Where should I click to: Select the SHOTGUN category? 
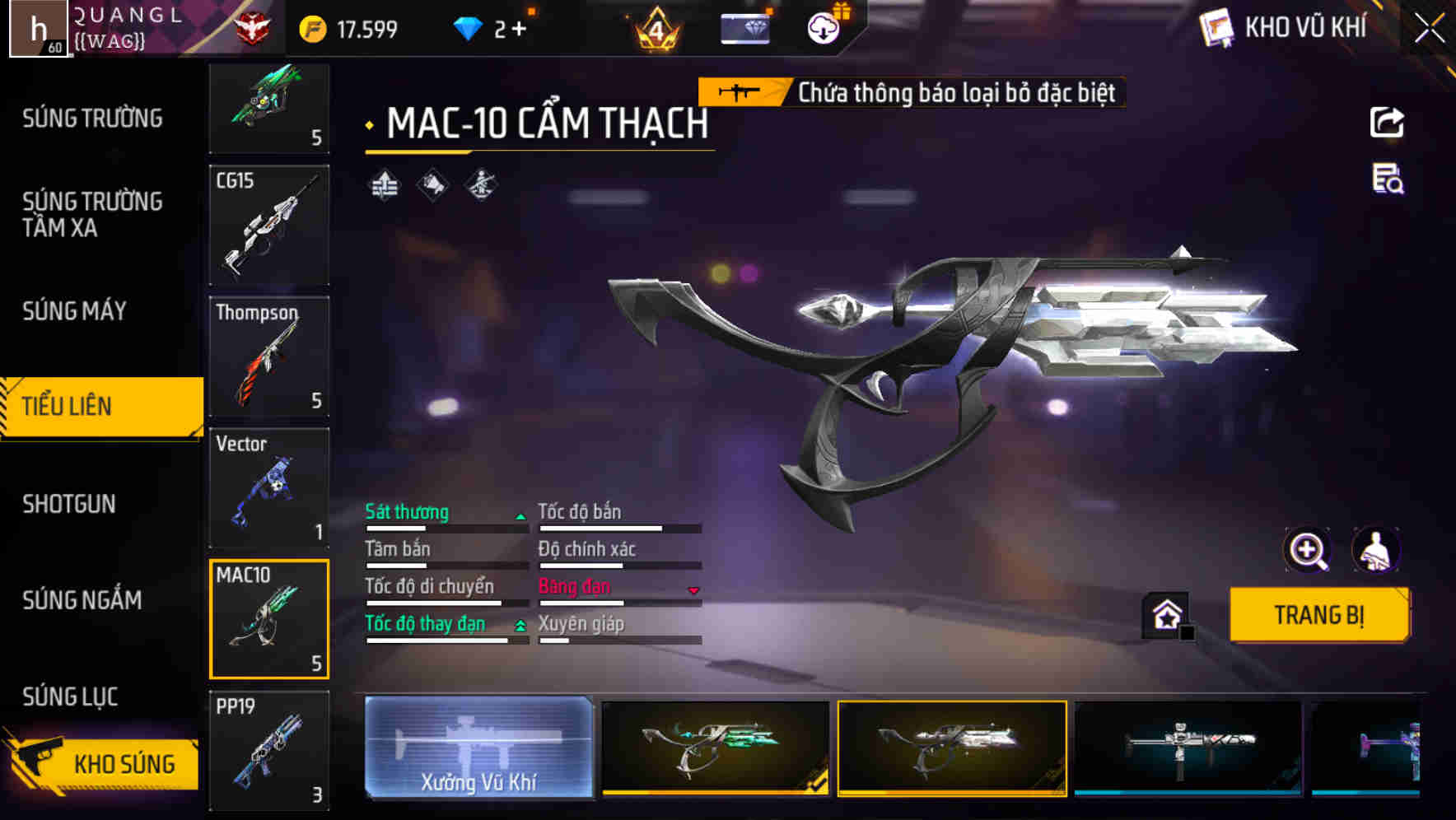tap(69, 504)
